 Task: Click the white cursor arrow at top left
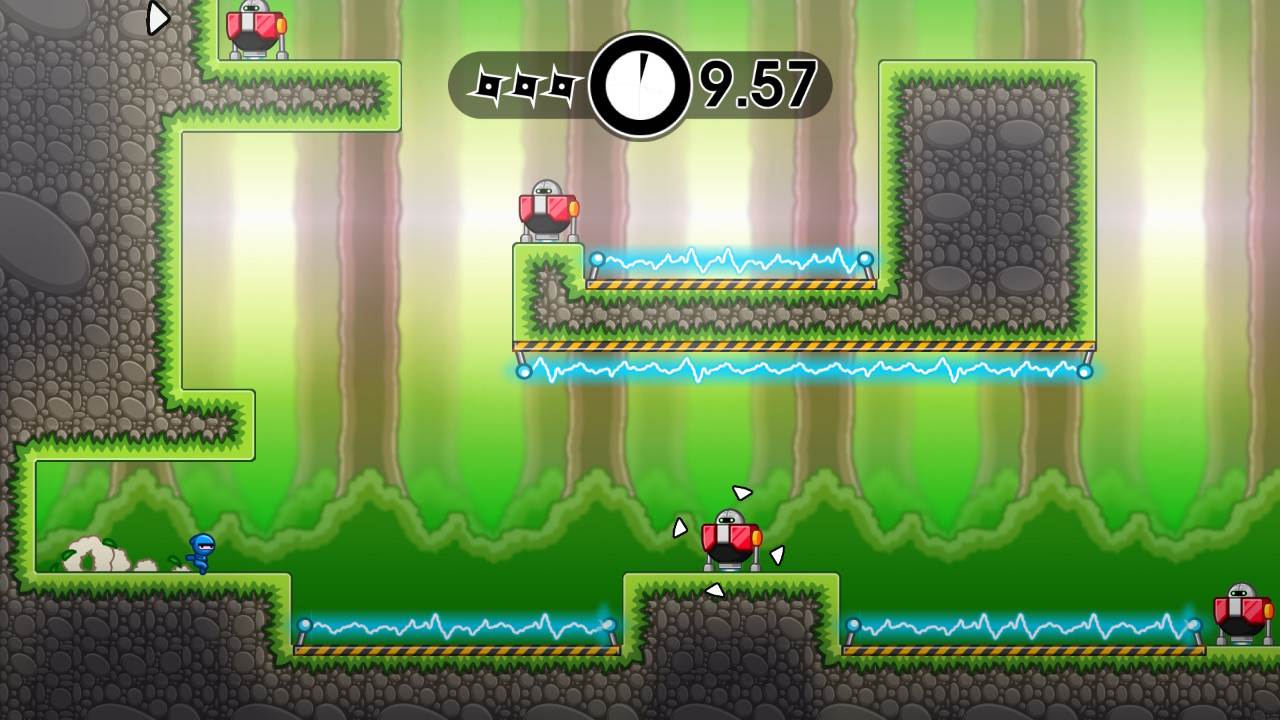(x=157, y=18)
